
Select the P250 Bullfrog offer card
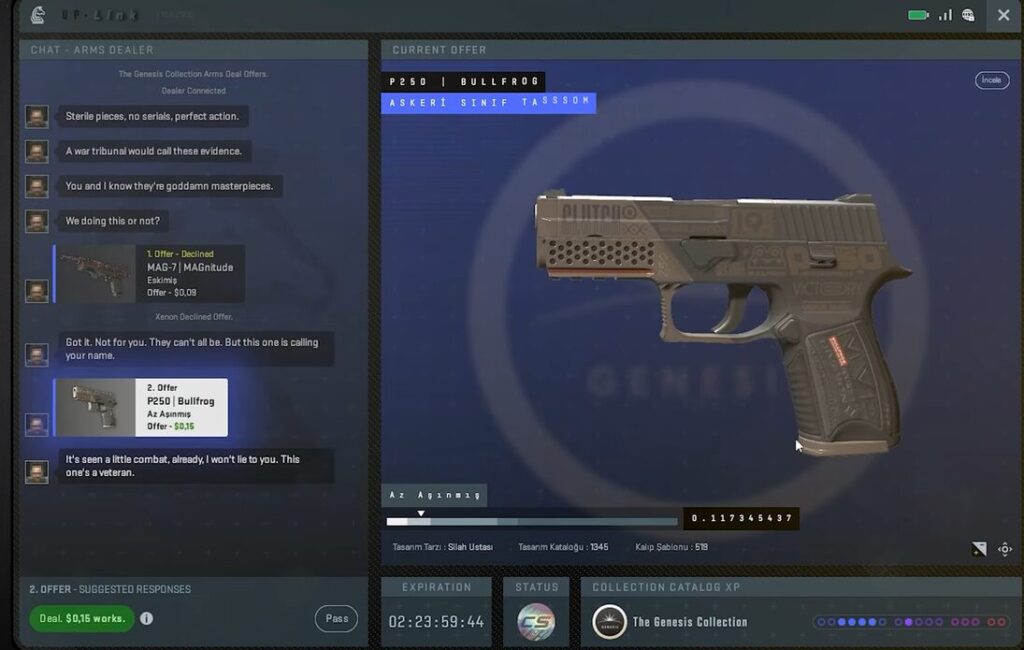coord(141,407)
